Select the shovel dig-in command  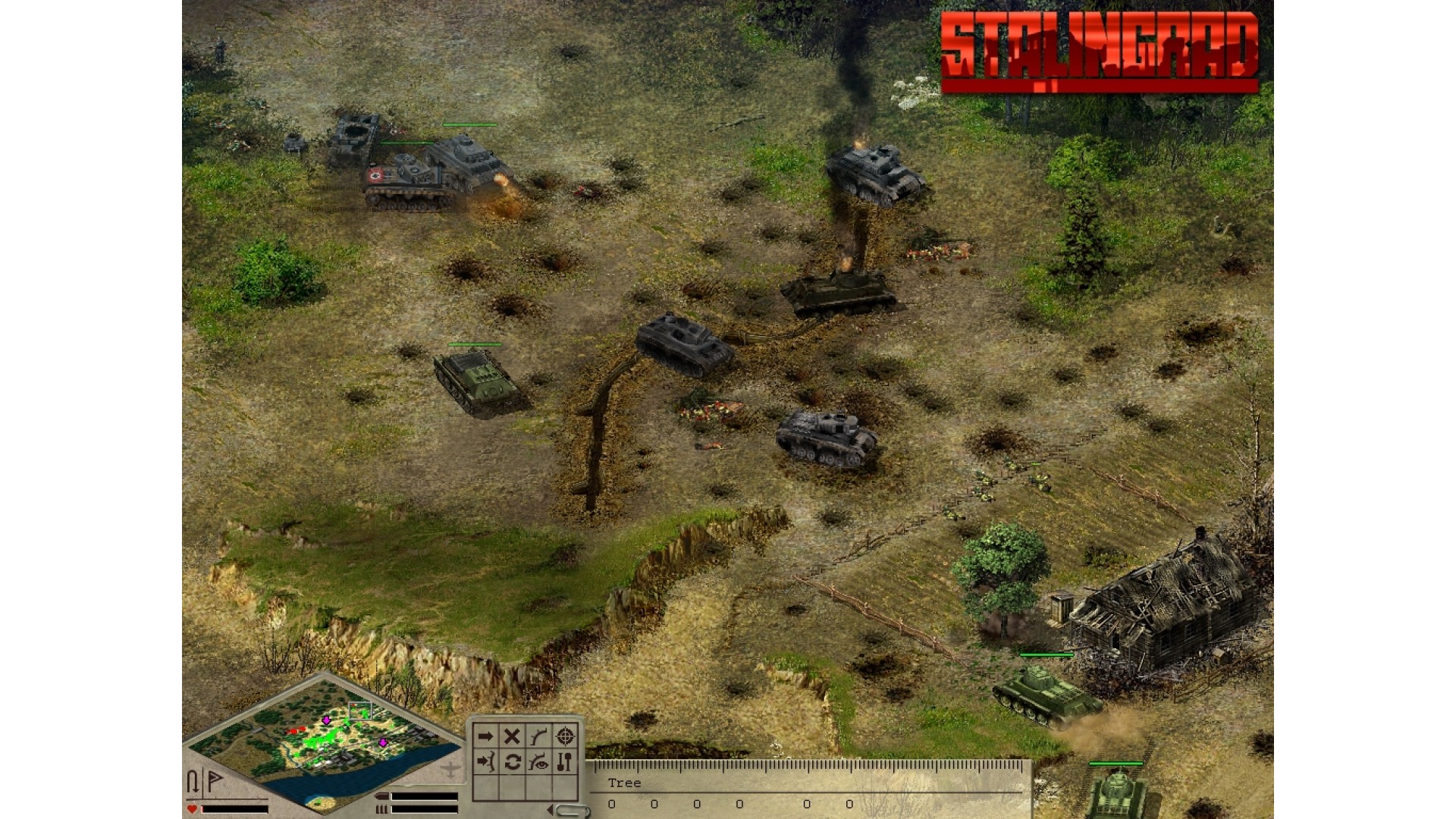565,761
